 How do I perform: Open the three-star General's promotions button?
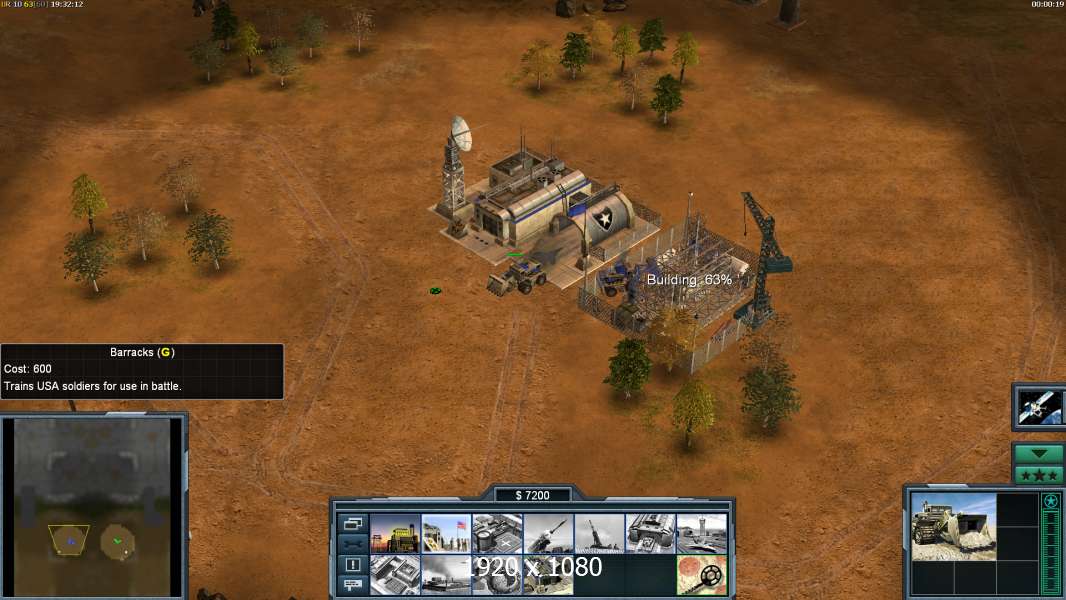click(x=1039, y=475)
